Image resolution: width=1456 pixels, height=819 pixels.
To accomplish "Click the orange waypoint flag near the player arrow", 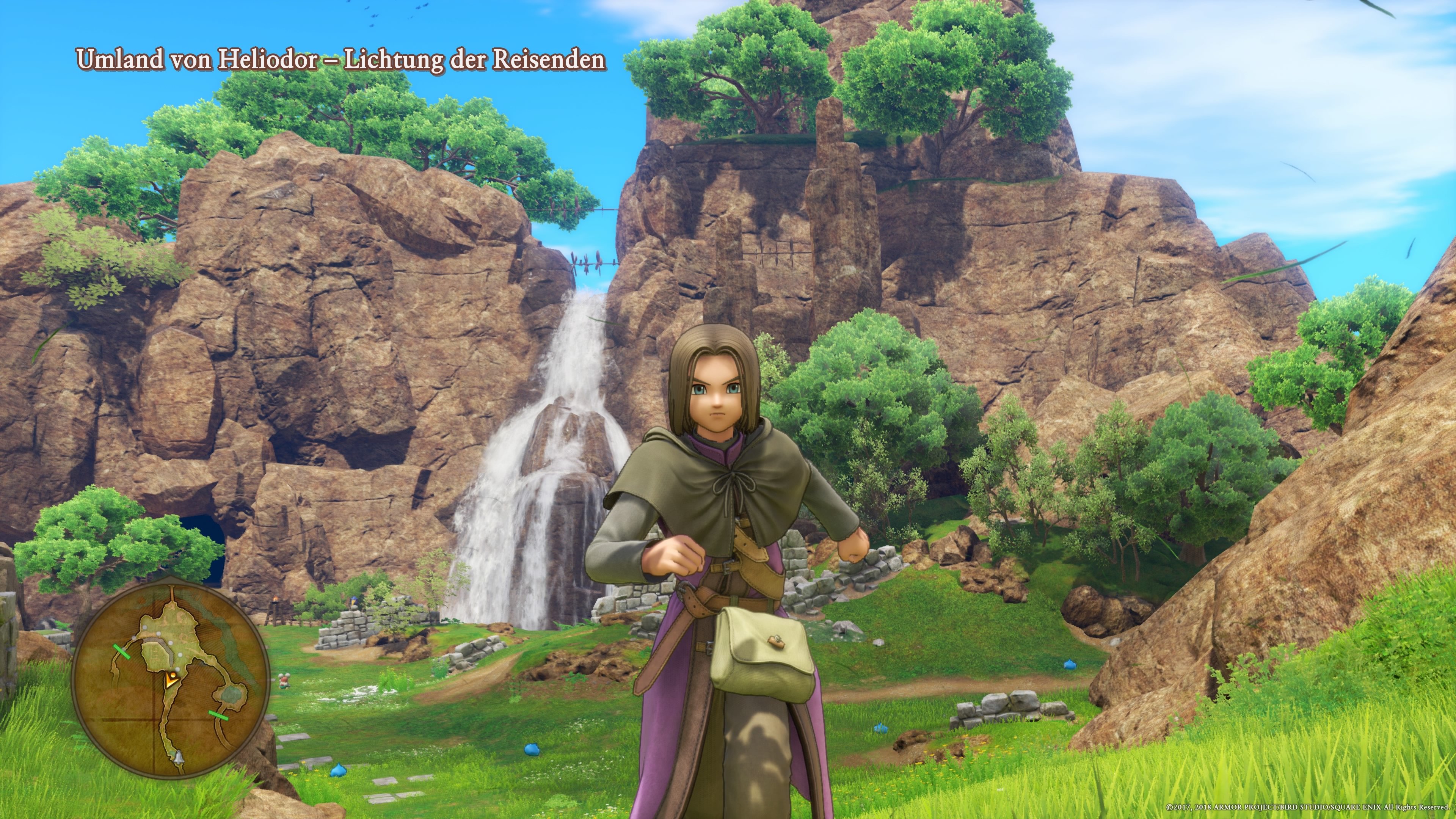I will coord(173,674).
